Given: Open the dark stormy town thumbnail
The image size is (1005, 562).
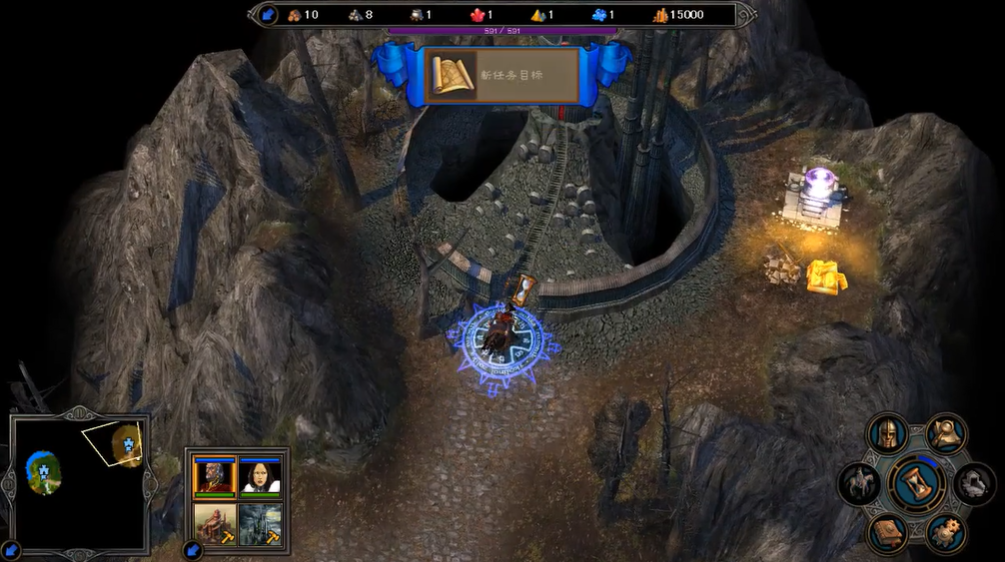Looking at the screenshot, I should [x=261, y=523].
